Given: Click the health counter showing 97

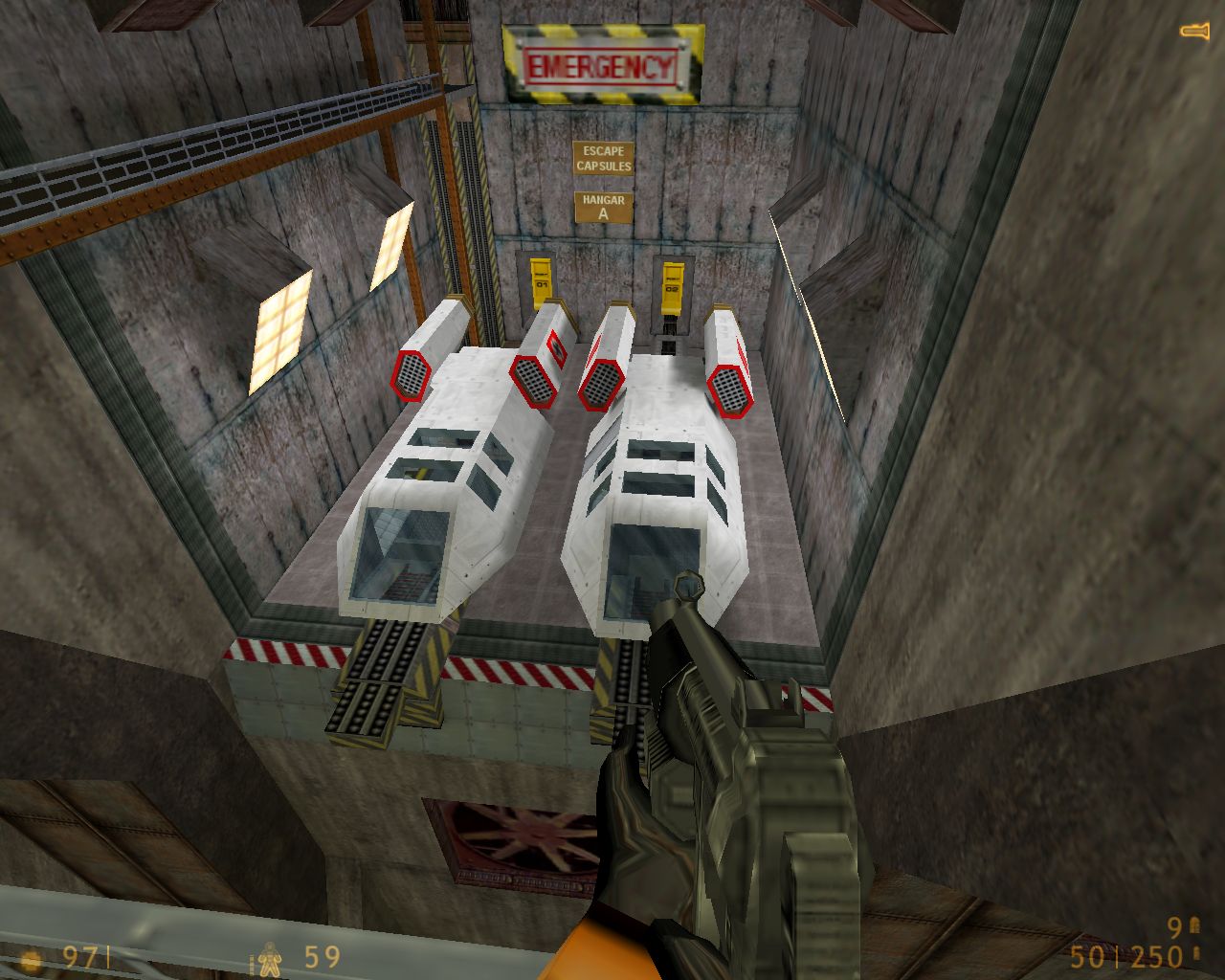Looking at the screenshot, I should [81, 955].
